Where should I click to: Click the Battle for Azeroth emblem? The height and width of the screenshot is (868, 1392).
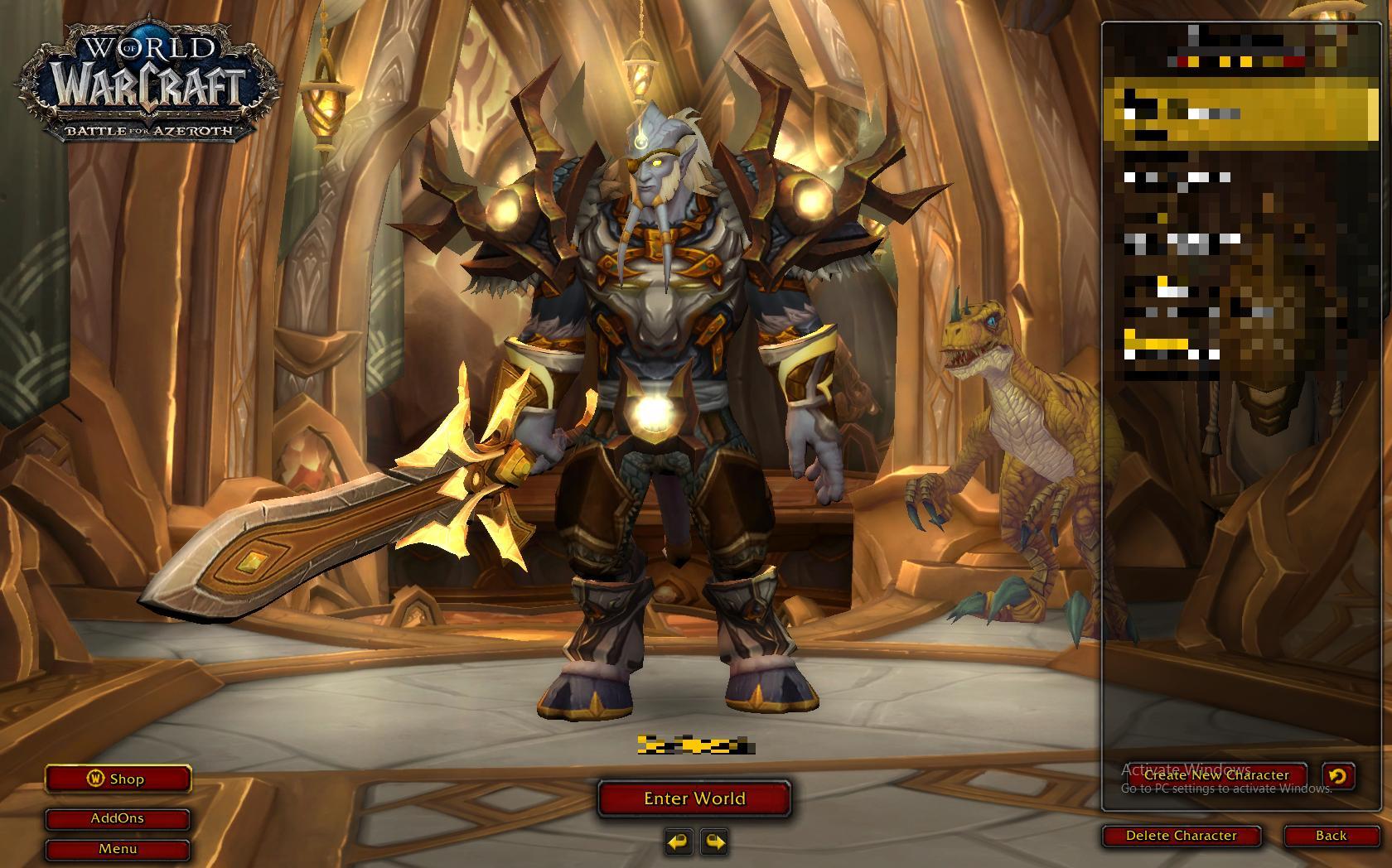[x=147, y=129]
